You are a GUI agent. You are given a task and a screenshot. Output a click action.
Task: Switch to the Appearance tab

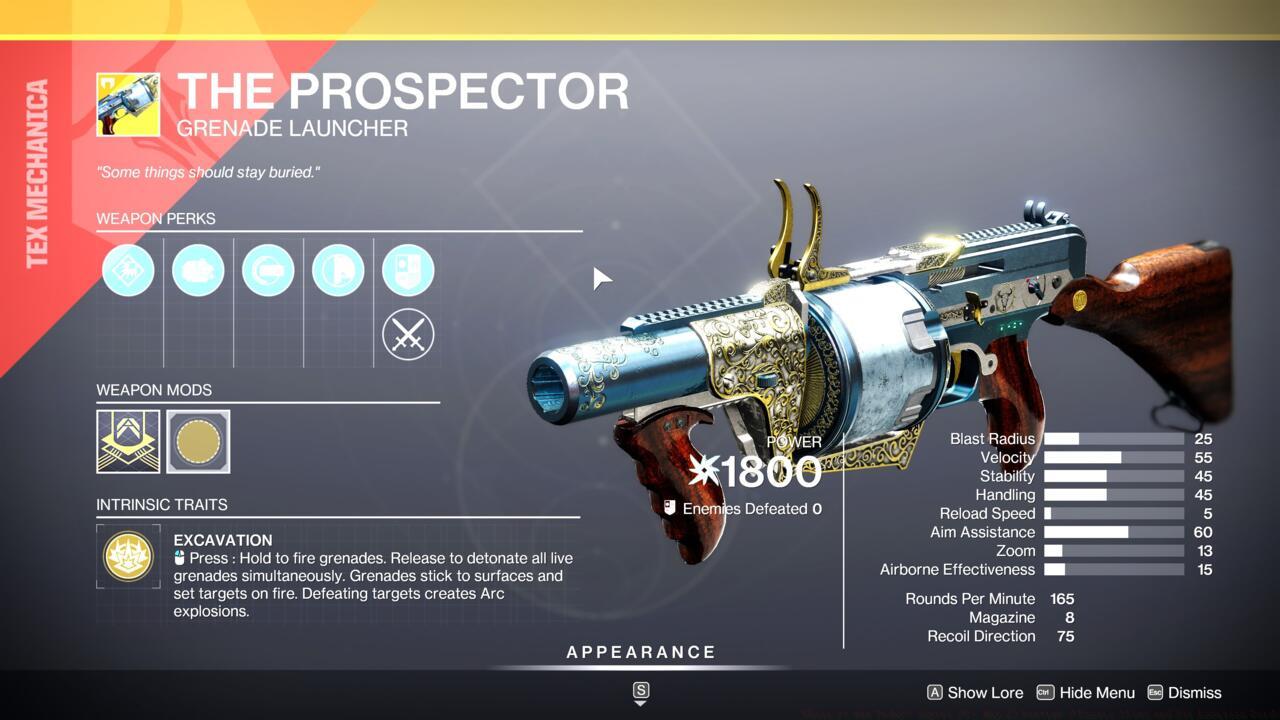(x=640, y=651)
